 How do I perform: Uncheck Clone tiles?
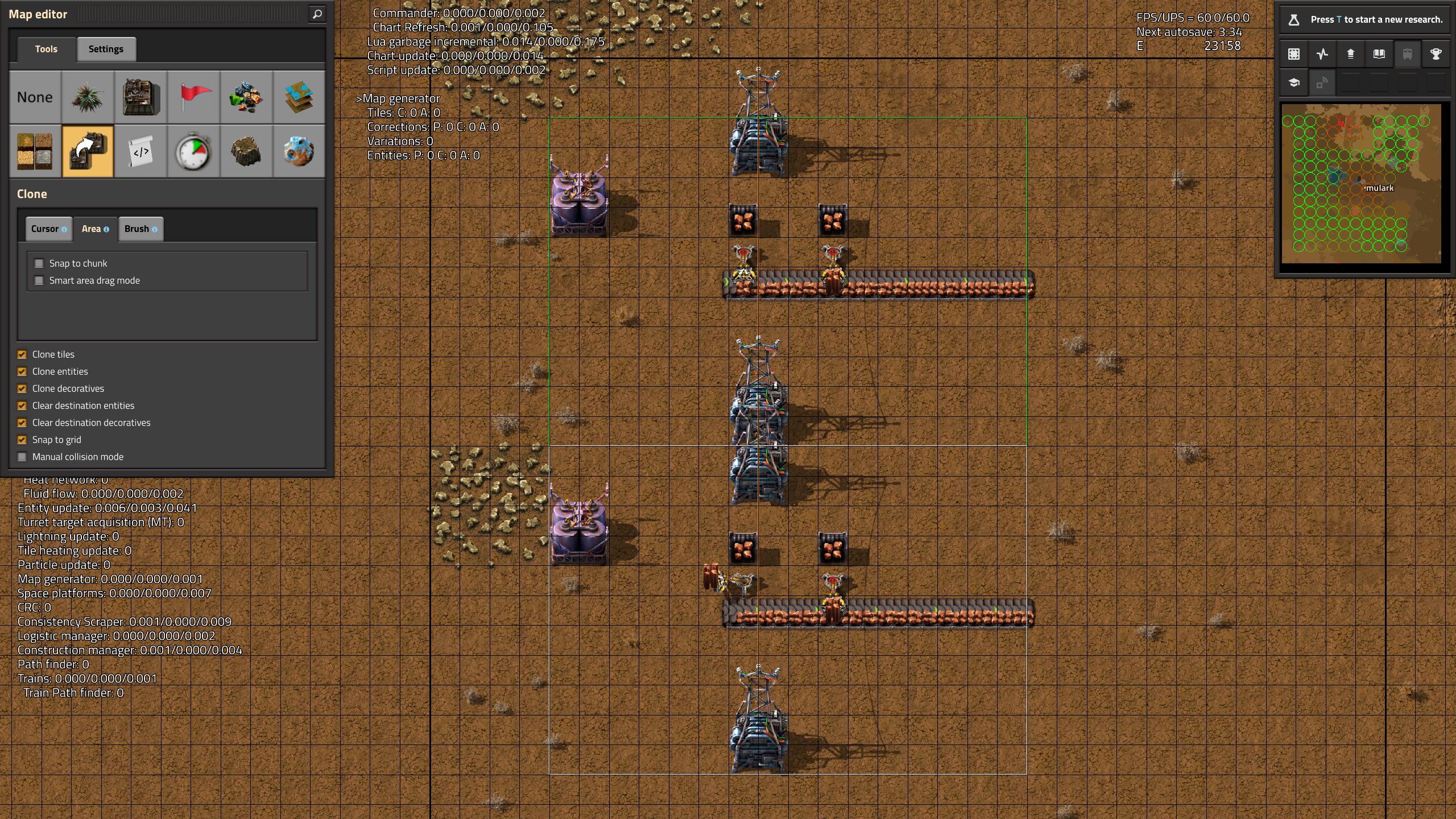(x=22, y=354)
